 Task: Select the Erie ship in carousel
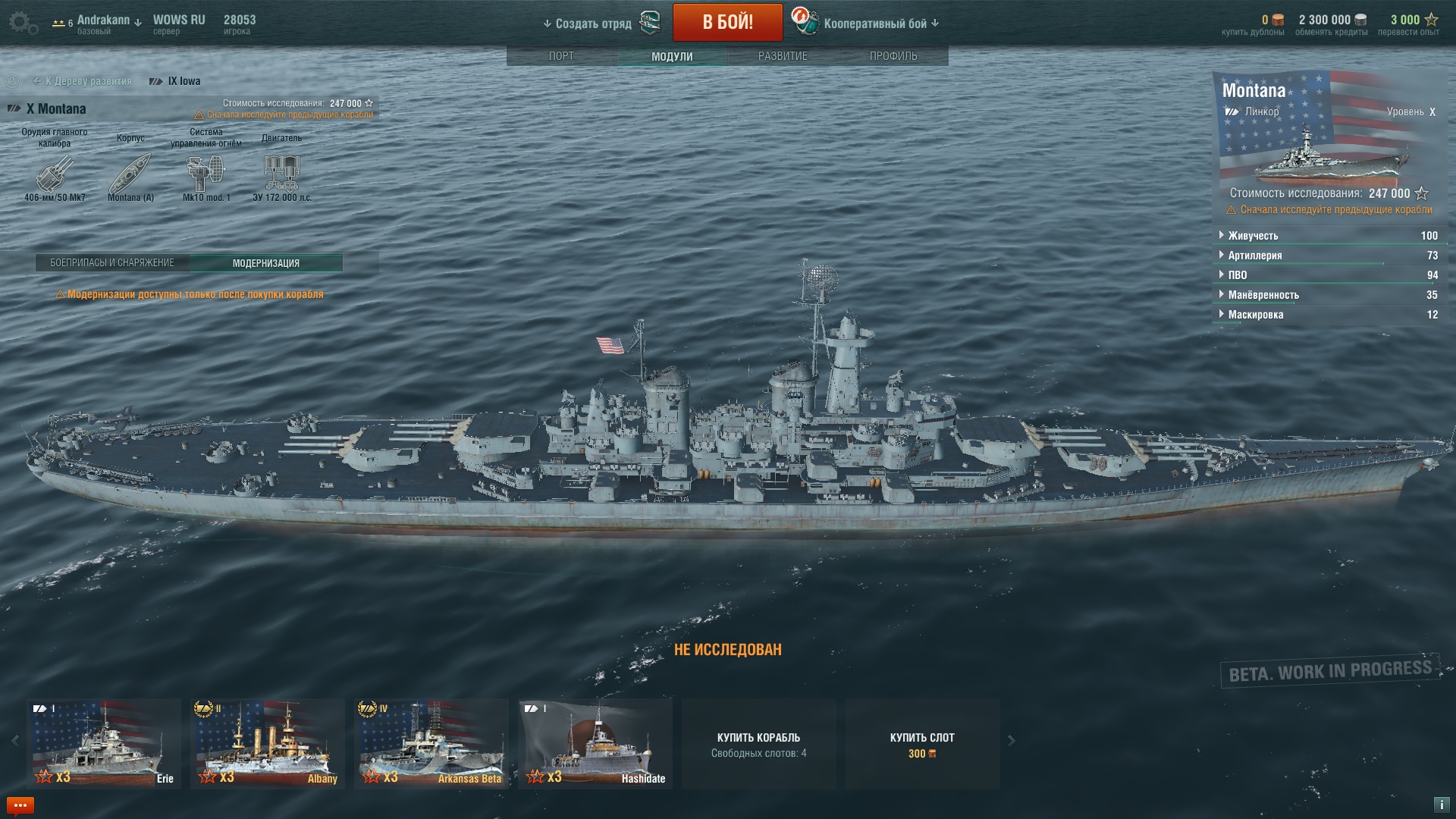(x=104, y=743)
